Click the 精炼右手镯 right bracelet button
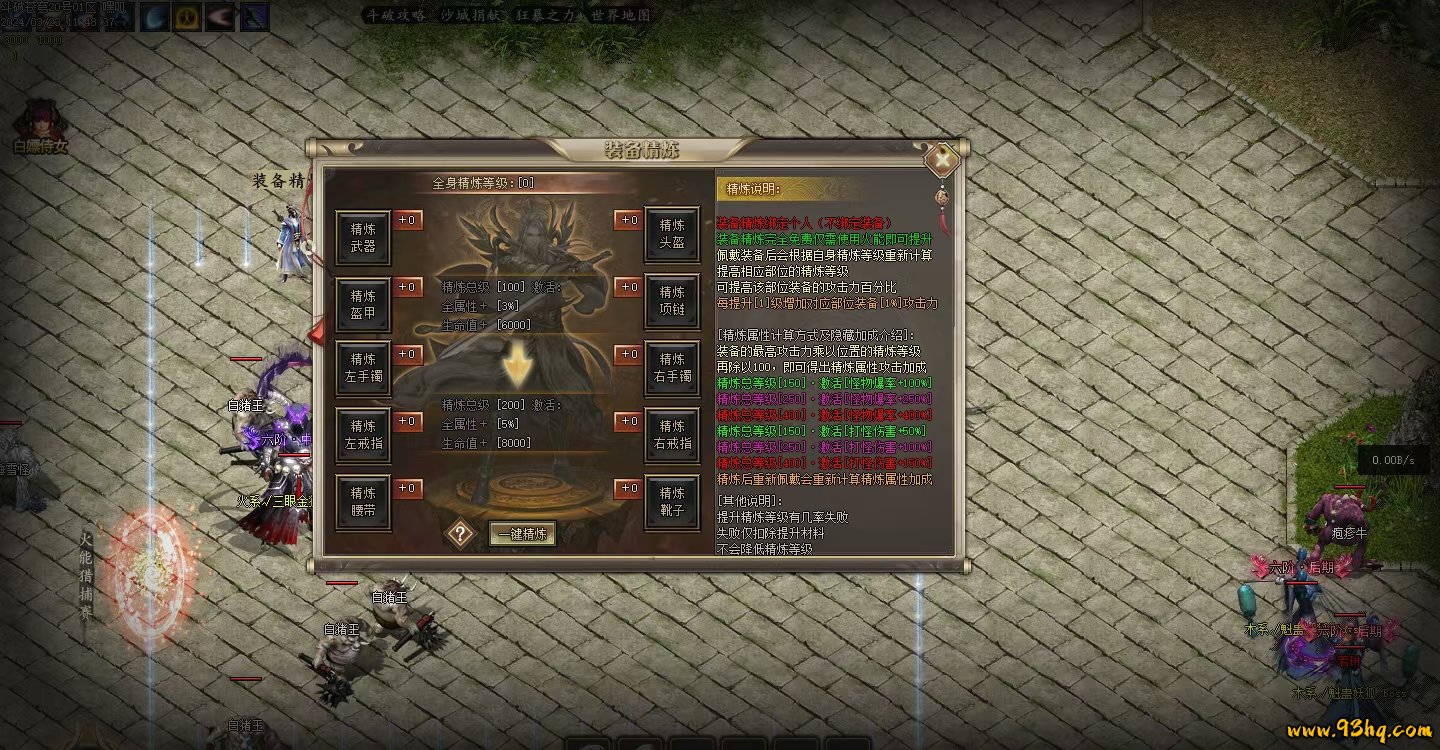1440x750 pixels. point(672,368)
